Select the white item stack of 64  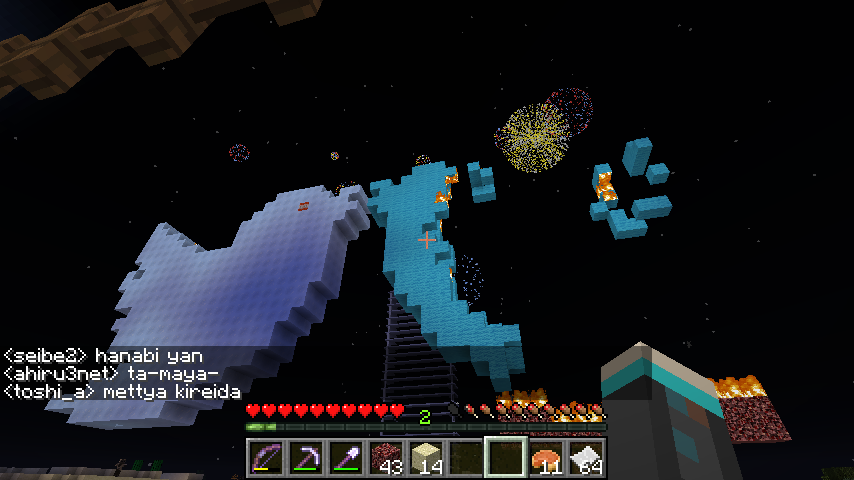click(x=586, y=458)
